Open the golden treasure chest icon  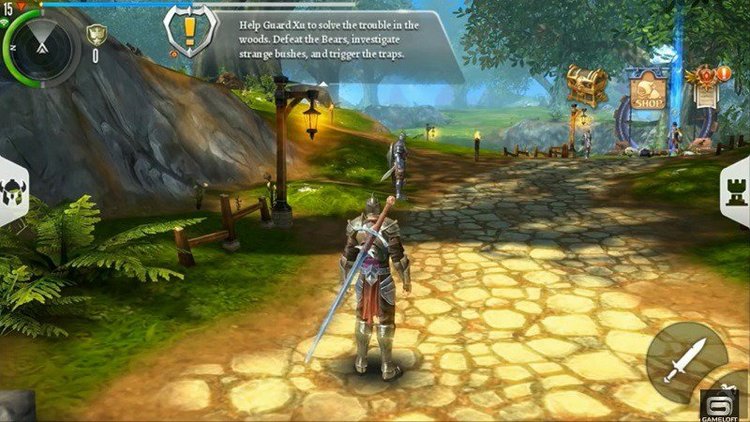pos(587,86)
